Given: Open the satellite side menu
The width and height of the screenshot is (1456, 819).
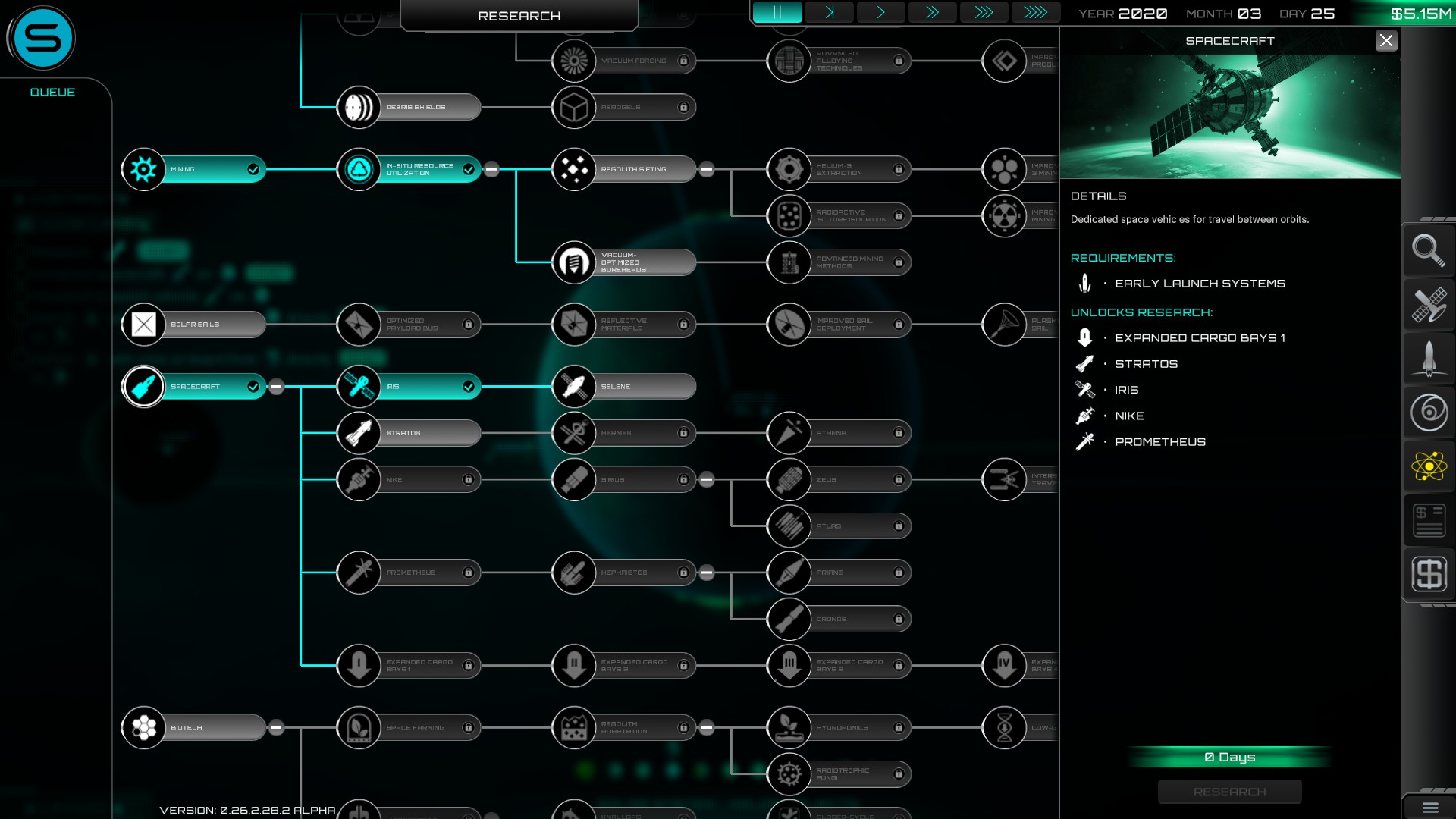Looking at the screenshot, I should coord(1429,305).
